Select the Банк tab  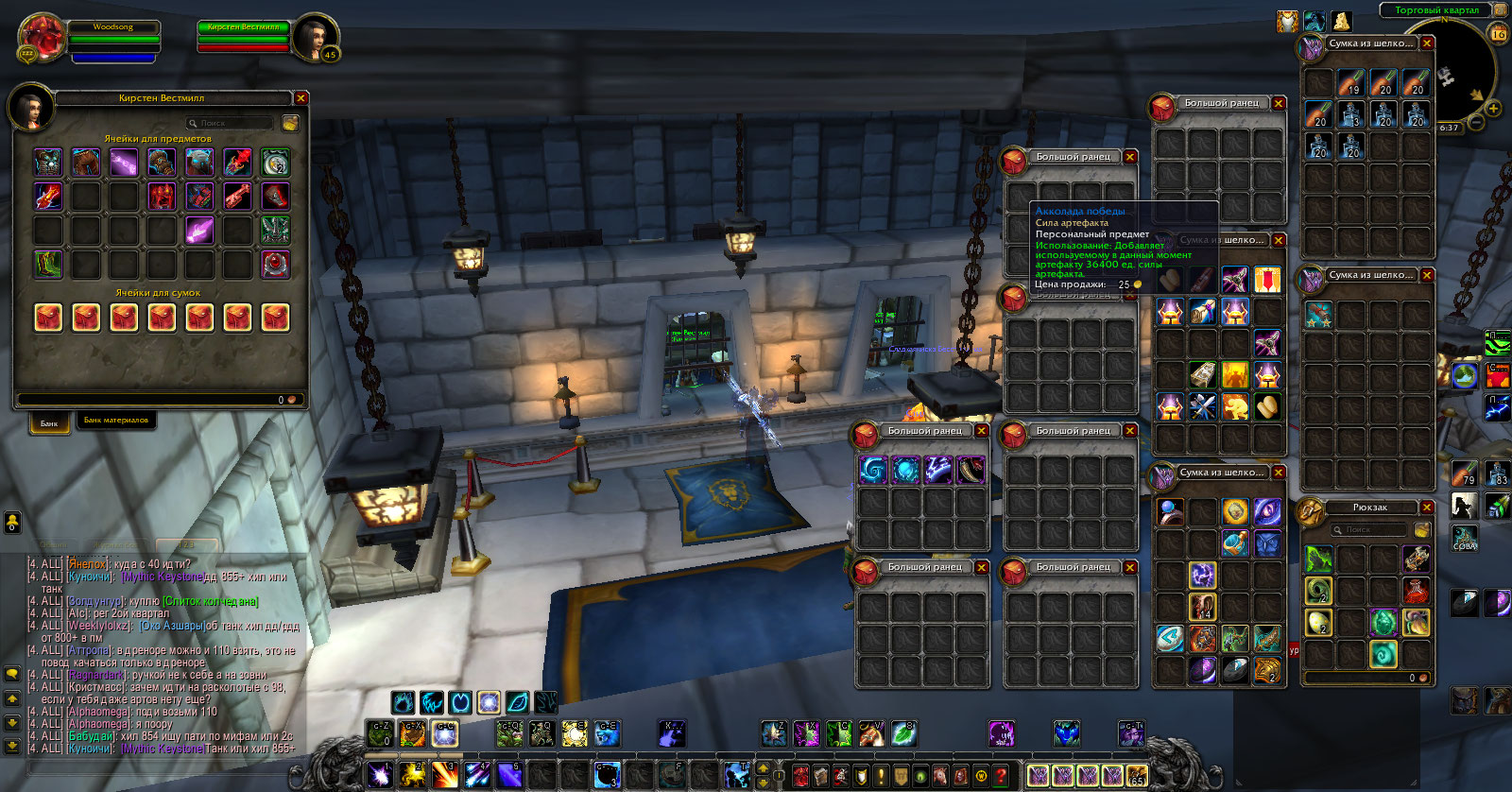[49, 423]
